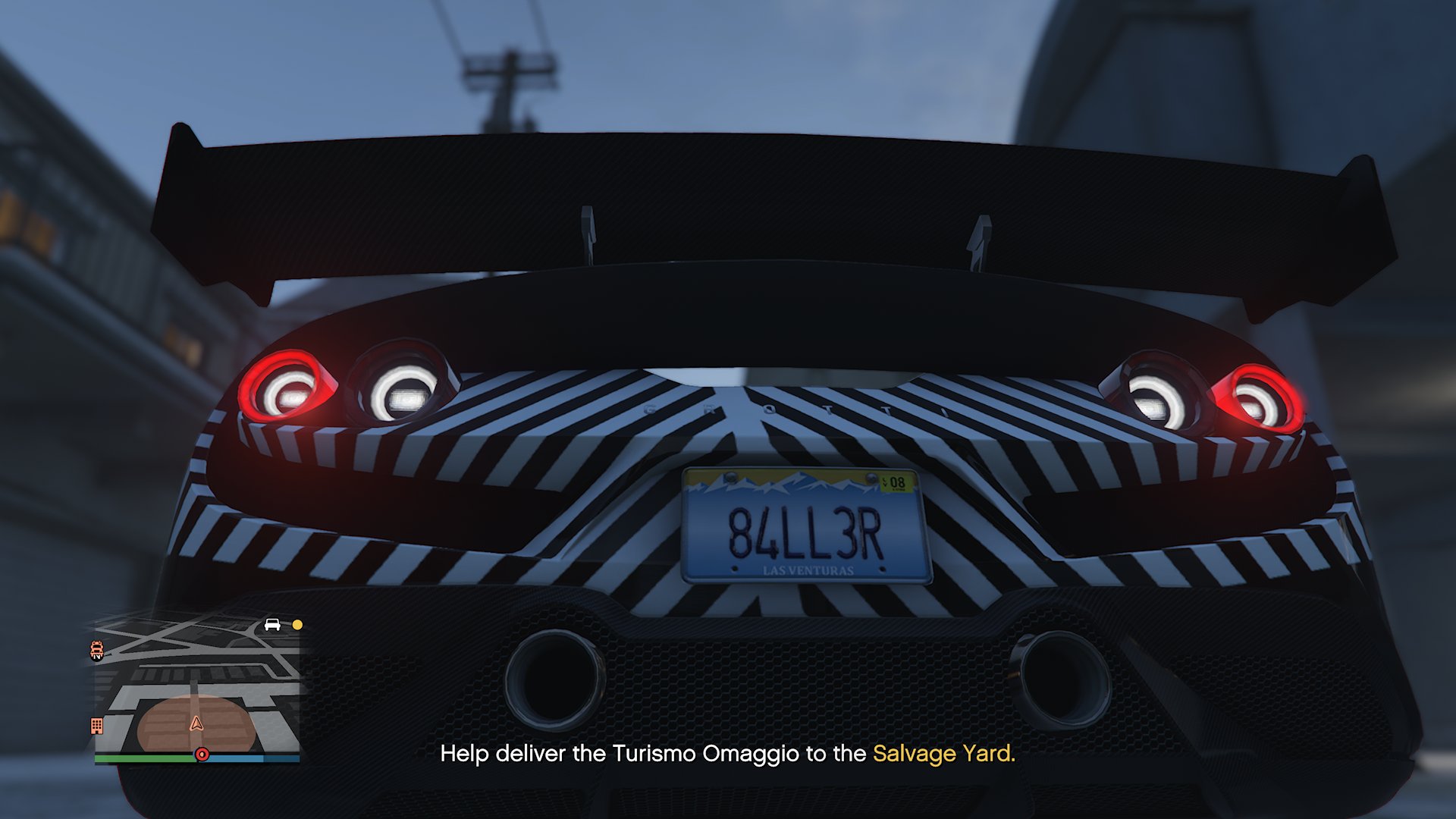Click the white car icon above the minimap
The image size is (1456, 819).
pyautogui.click(x=271, y=624)
